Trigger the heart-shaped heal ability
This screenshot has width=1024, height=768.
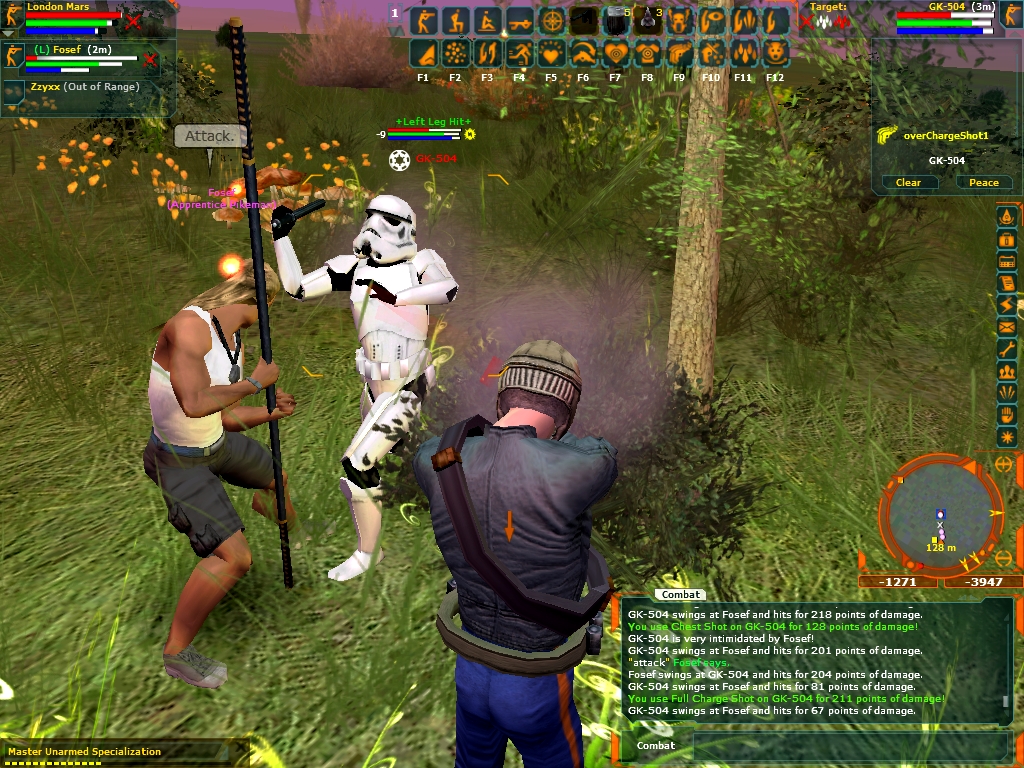click(x=551, y=52)
